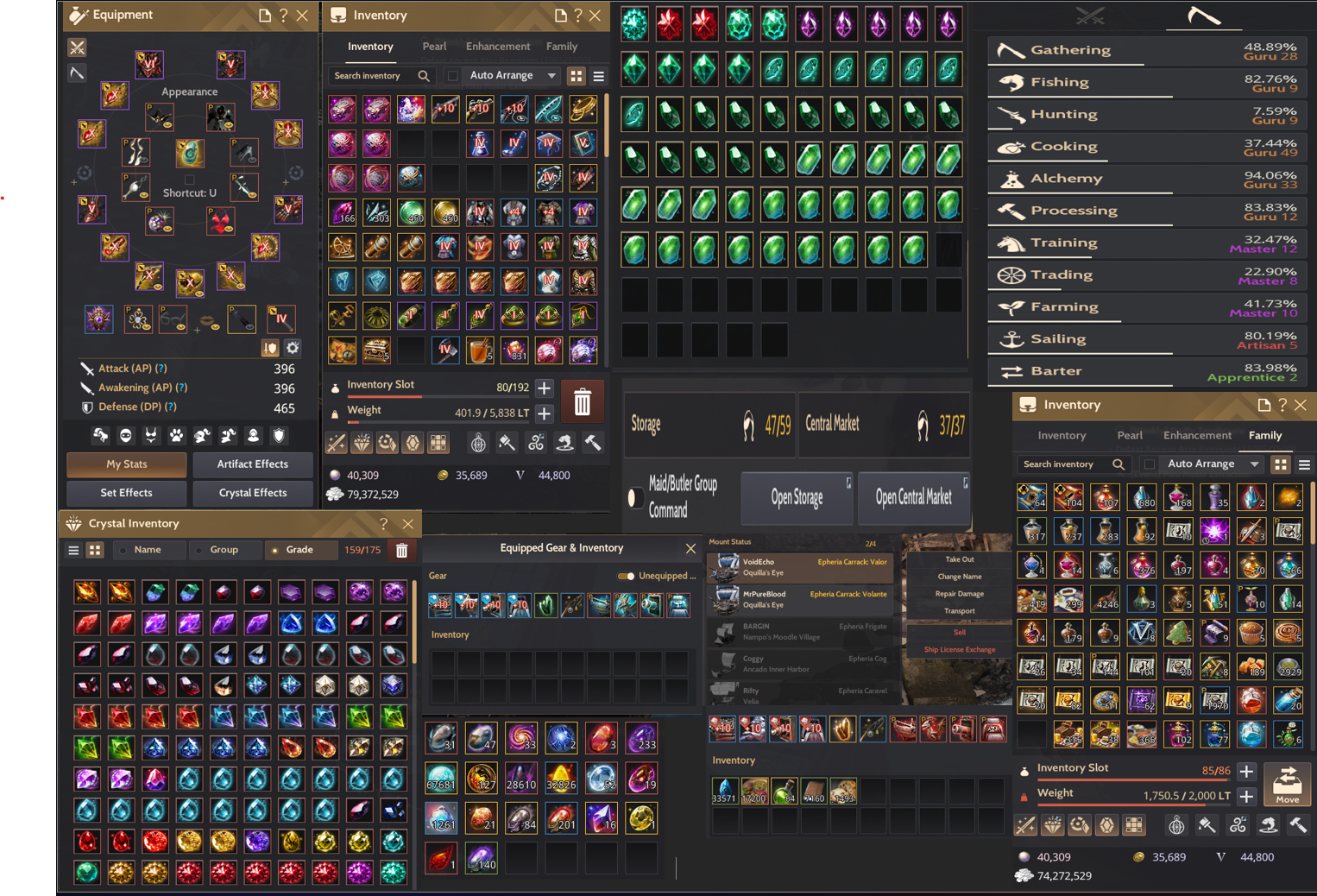Open the trash/delete item icon in the Inventory
The height and width of the screenshot is (896, 1317).
tap(583, 401)
